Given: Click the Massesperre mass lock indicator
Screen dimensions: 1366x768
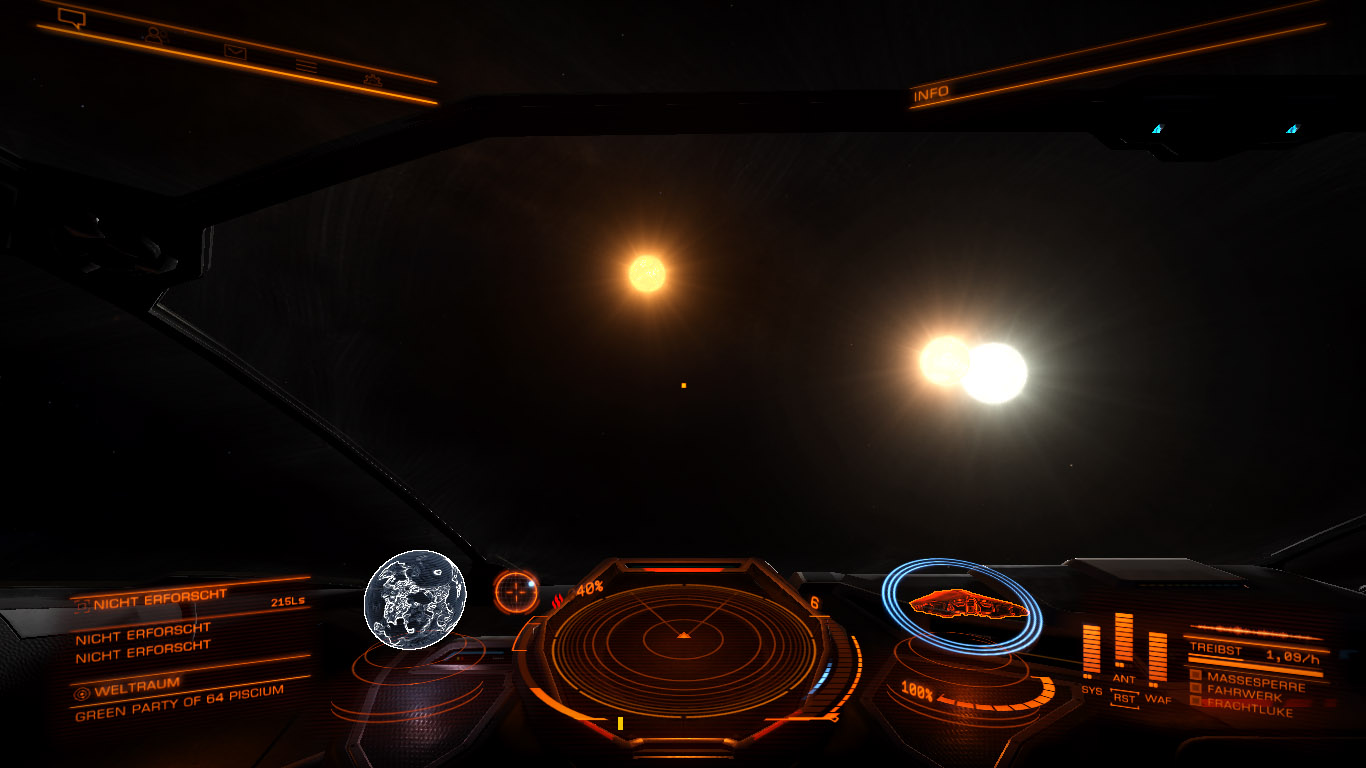Looking at the screenshot, I should pyautogui.click(x=1254, y=677).
